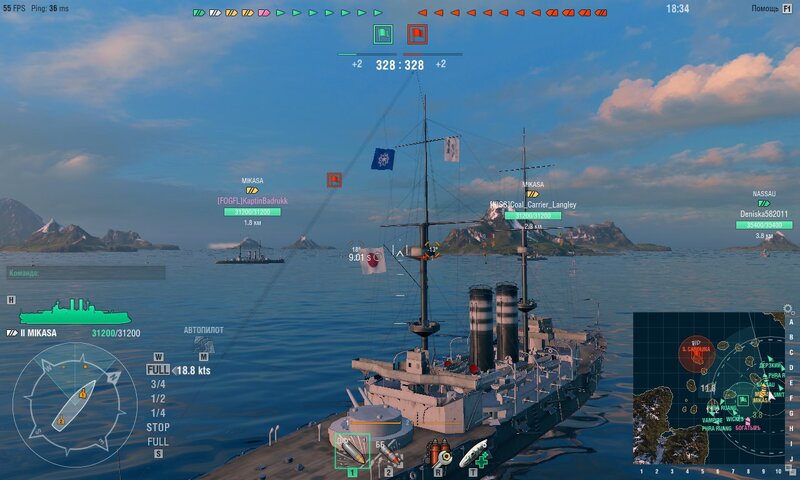
Task: Select the high-explosive (ОФ) shell type
Action: (351, 452)
